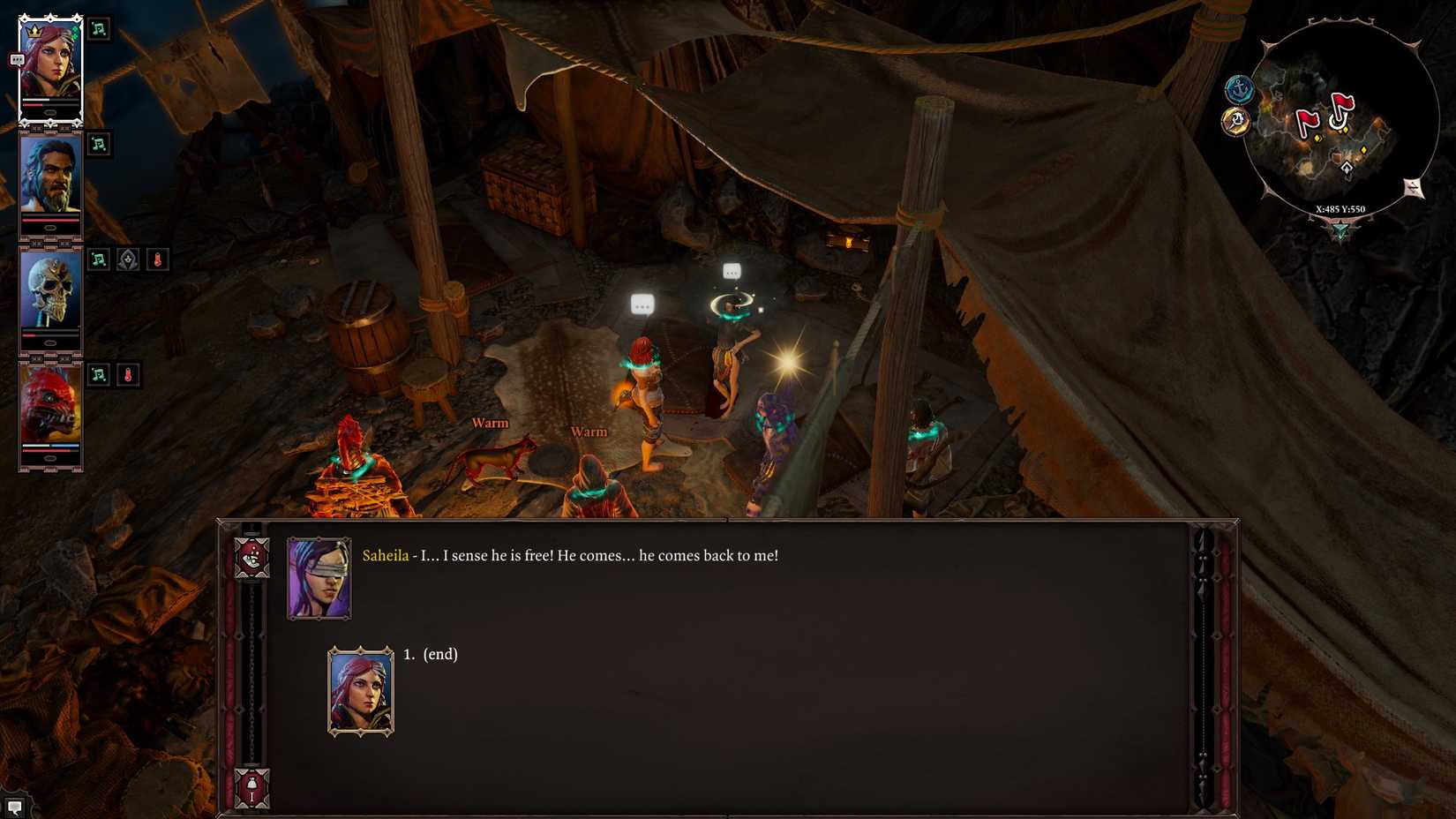Expand the full map using the folded-corner arrow near the minimap
The height and width of the screenshot is (819, 1456).
[x=1414, y=187]
